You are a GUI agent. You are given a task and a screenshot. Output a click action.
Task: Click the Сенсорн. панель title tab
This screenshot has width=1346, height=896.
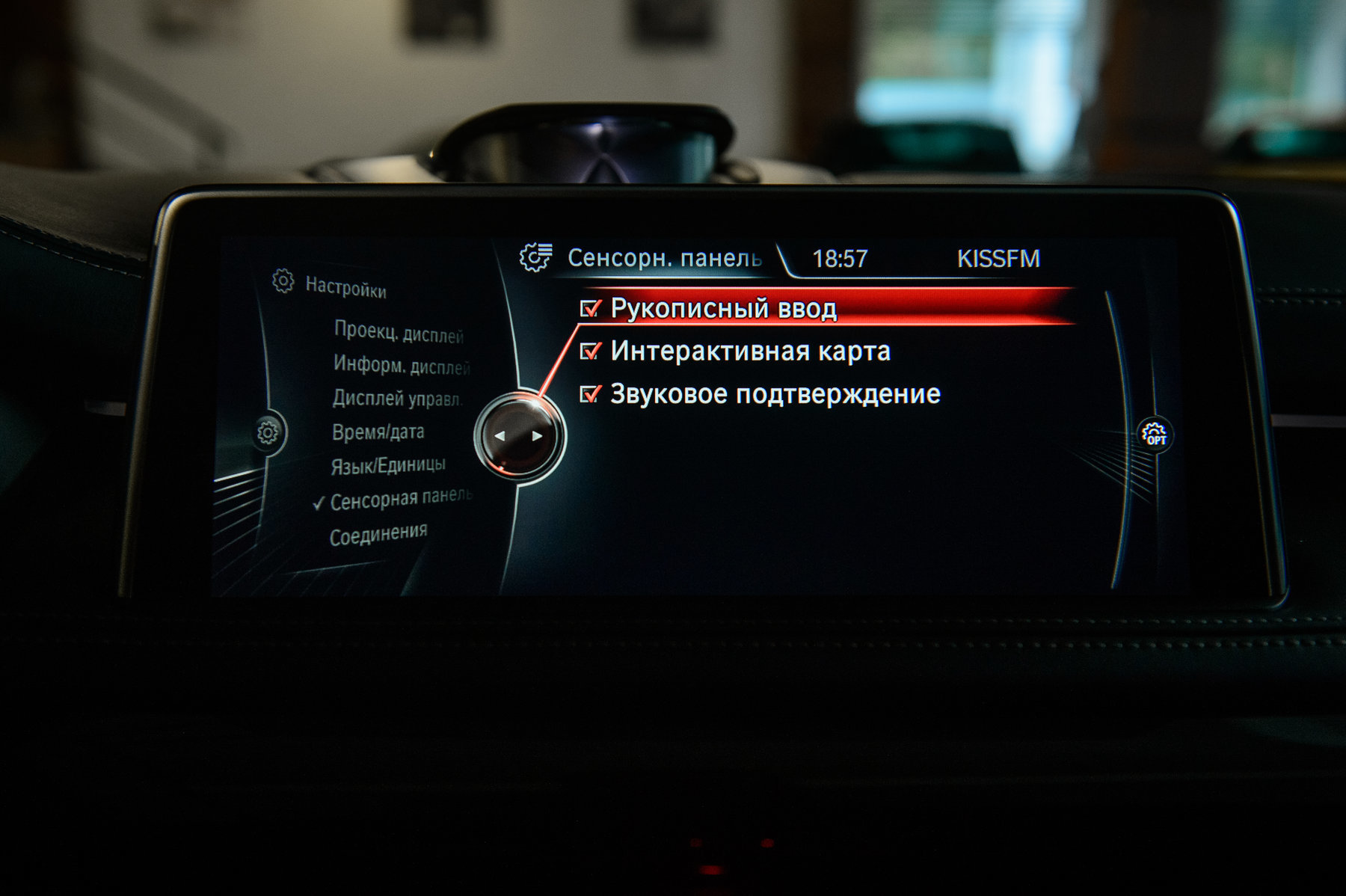point(664,258)
